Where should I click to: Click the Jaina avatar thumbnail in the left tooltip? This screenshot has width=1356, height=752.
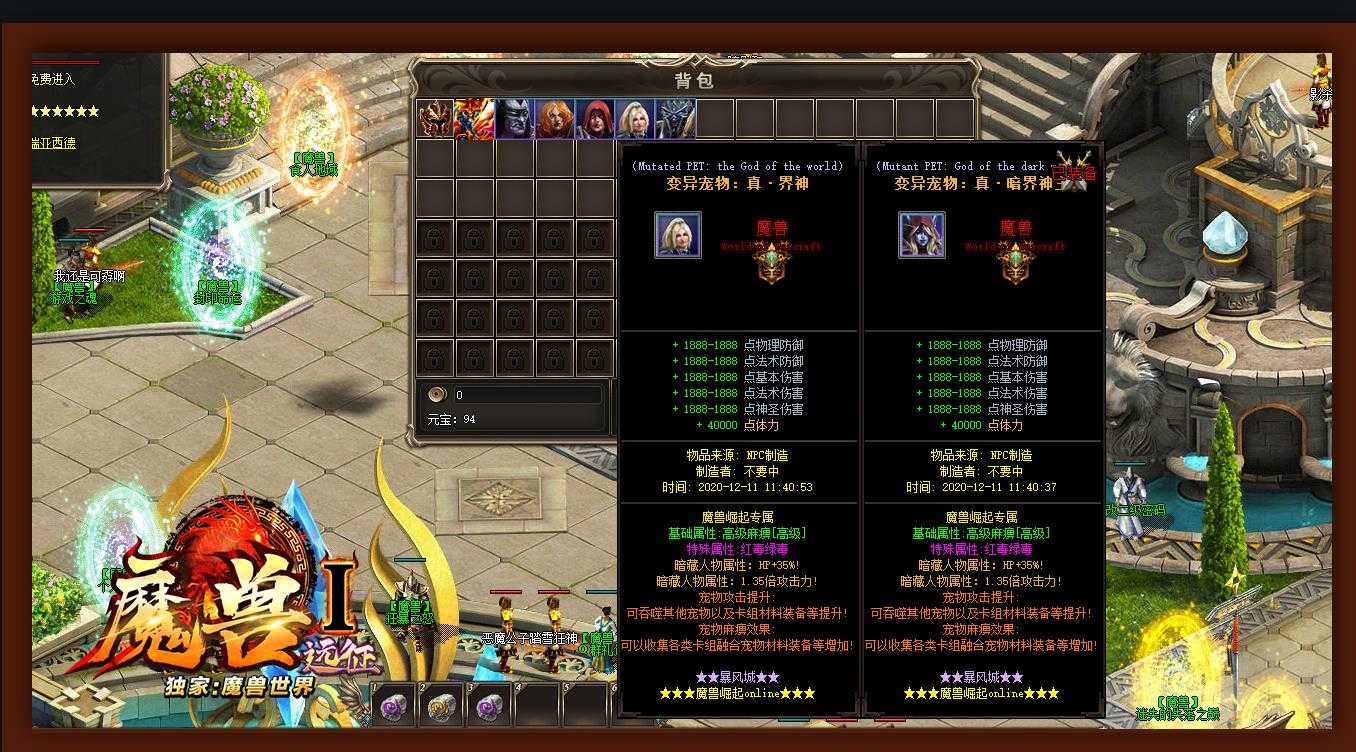click(677, 234)
